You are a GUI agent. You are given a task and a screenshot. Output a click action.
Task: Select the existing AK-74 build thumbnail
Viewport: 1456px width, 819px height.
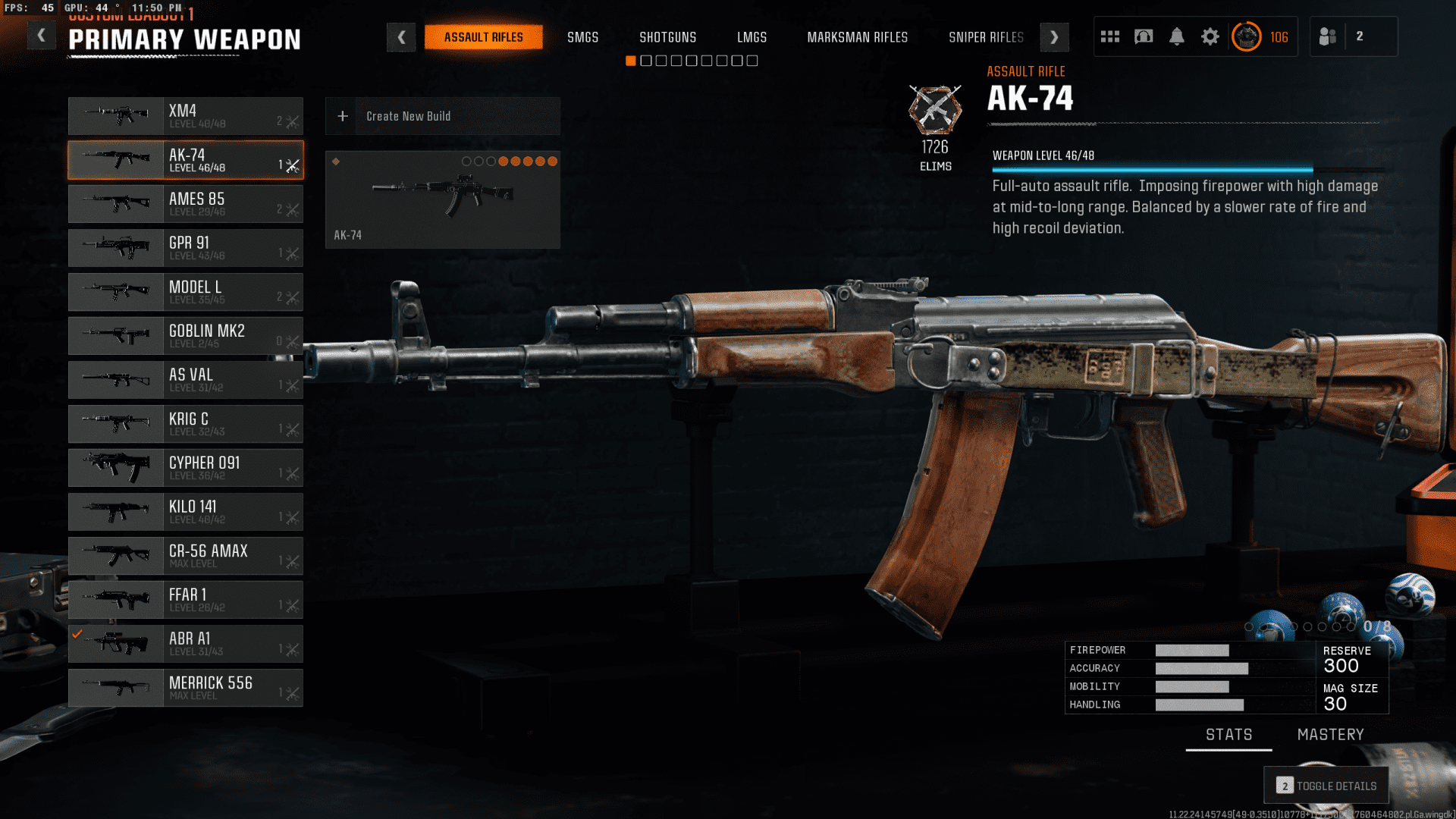[442, 199]
